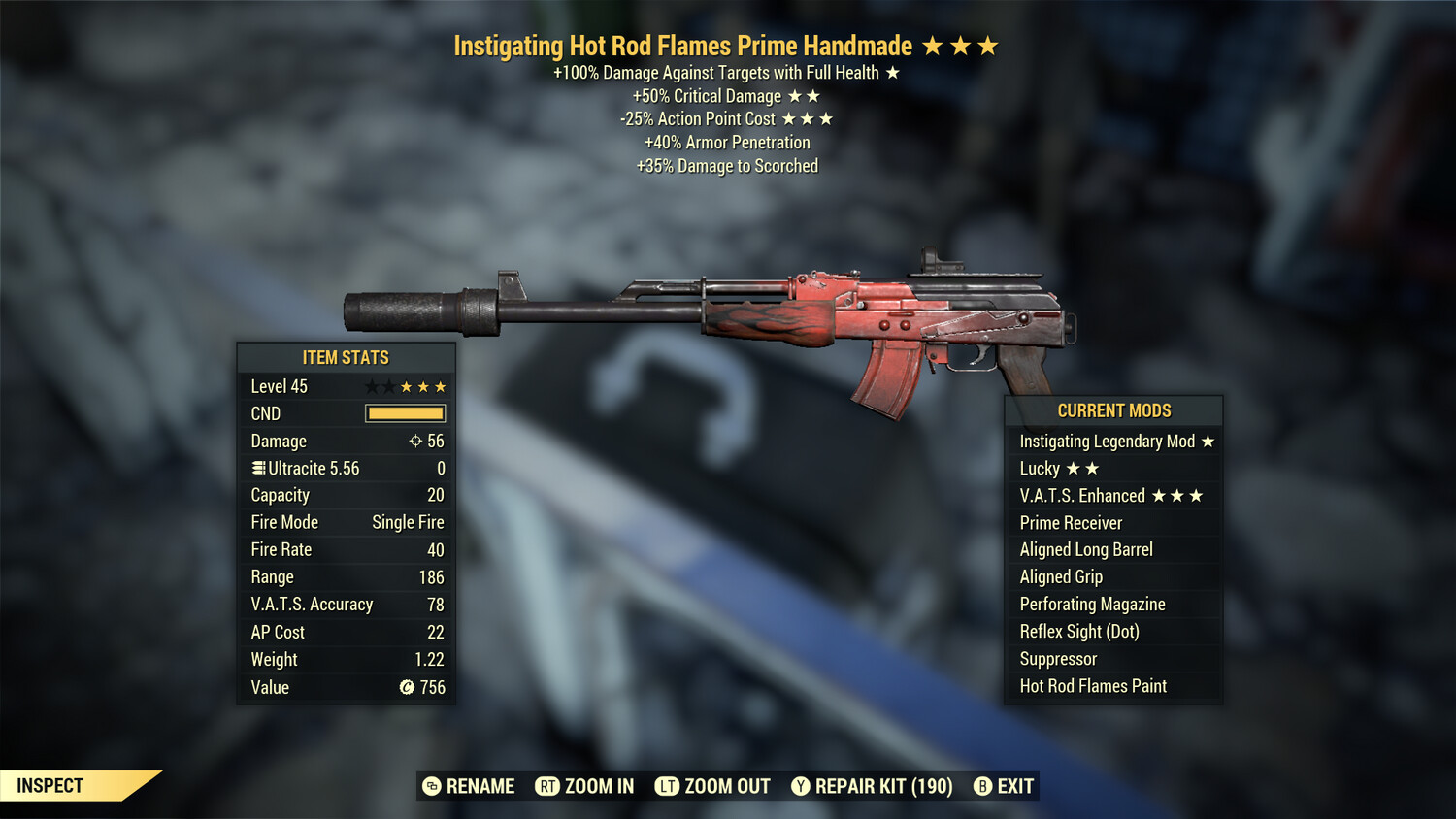1456x819 pixels.
Task: Activate Zoom Out on the bottom bar
Action: (x=713, y=786)
